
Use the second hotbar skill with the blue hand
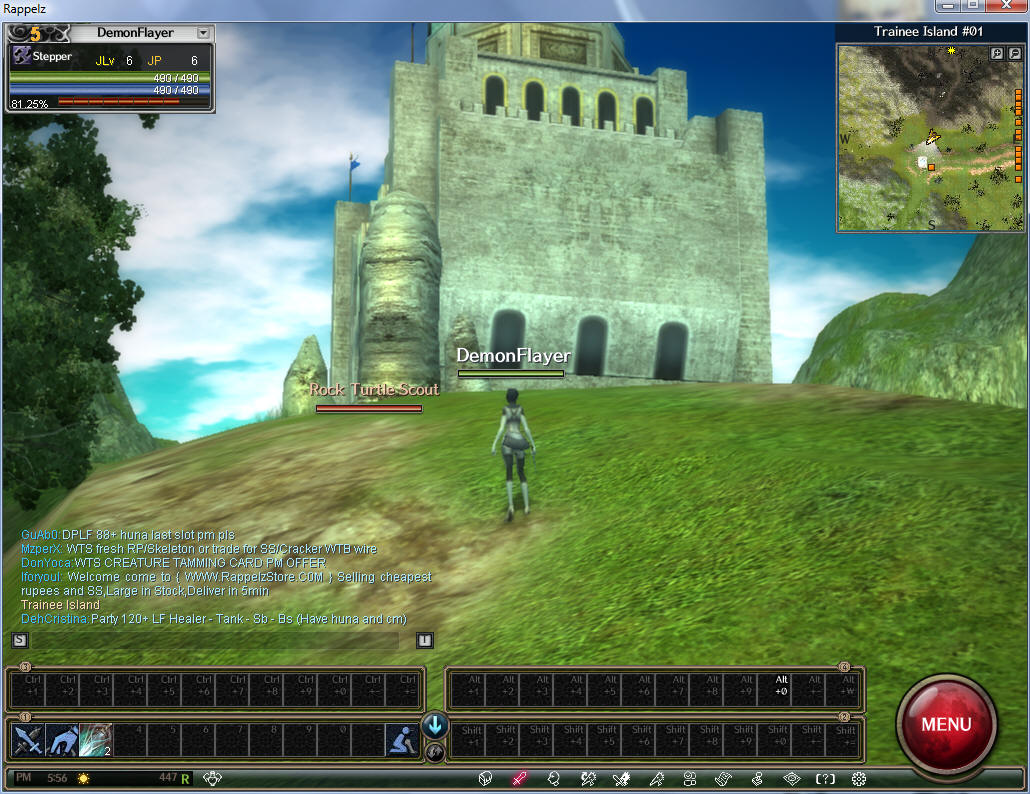(61, 740)
